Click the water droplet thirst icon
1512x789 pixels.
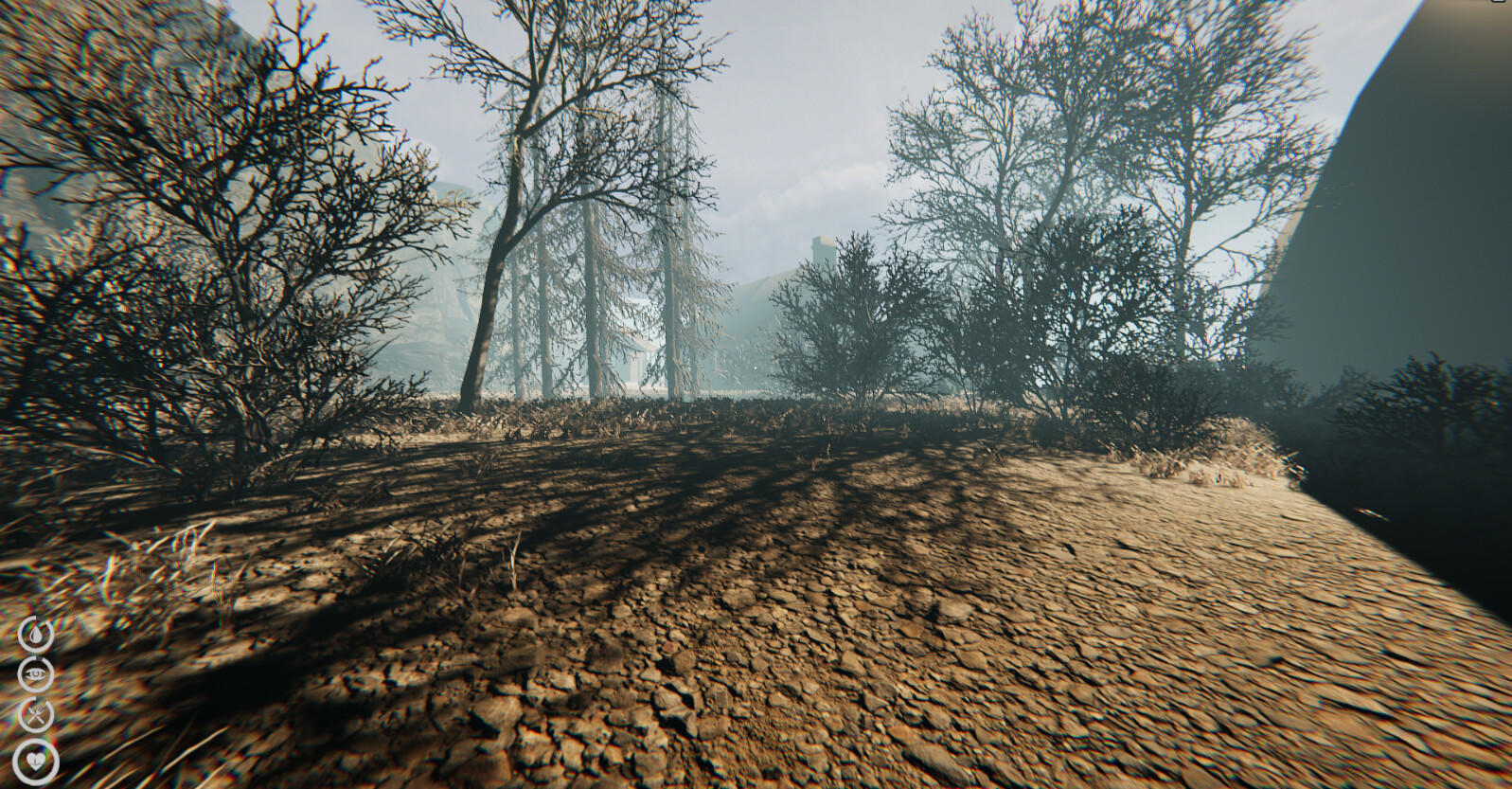point(36,635)
